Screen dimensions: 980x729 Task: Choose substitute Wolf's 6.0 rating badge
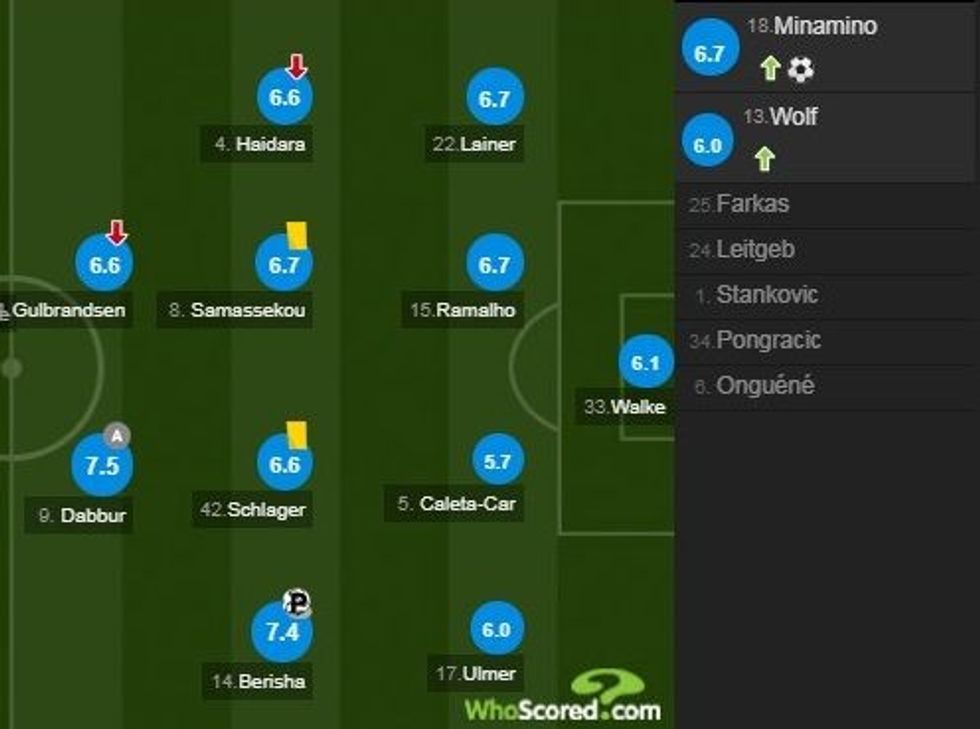(x=707, y=145)
